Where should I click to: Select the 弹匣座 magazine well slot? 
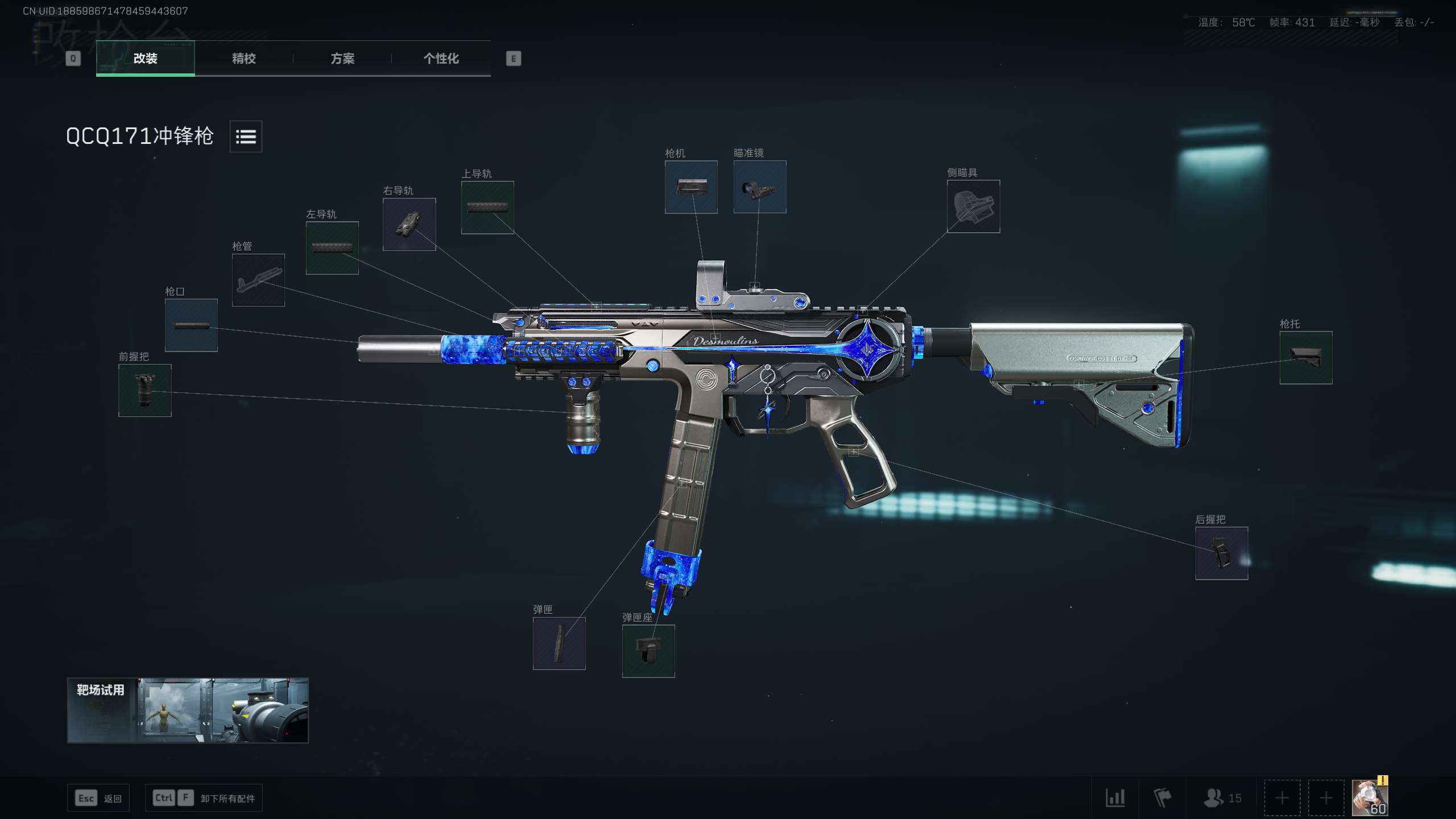tap(648, 651)
